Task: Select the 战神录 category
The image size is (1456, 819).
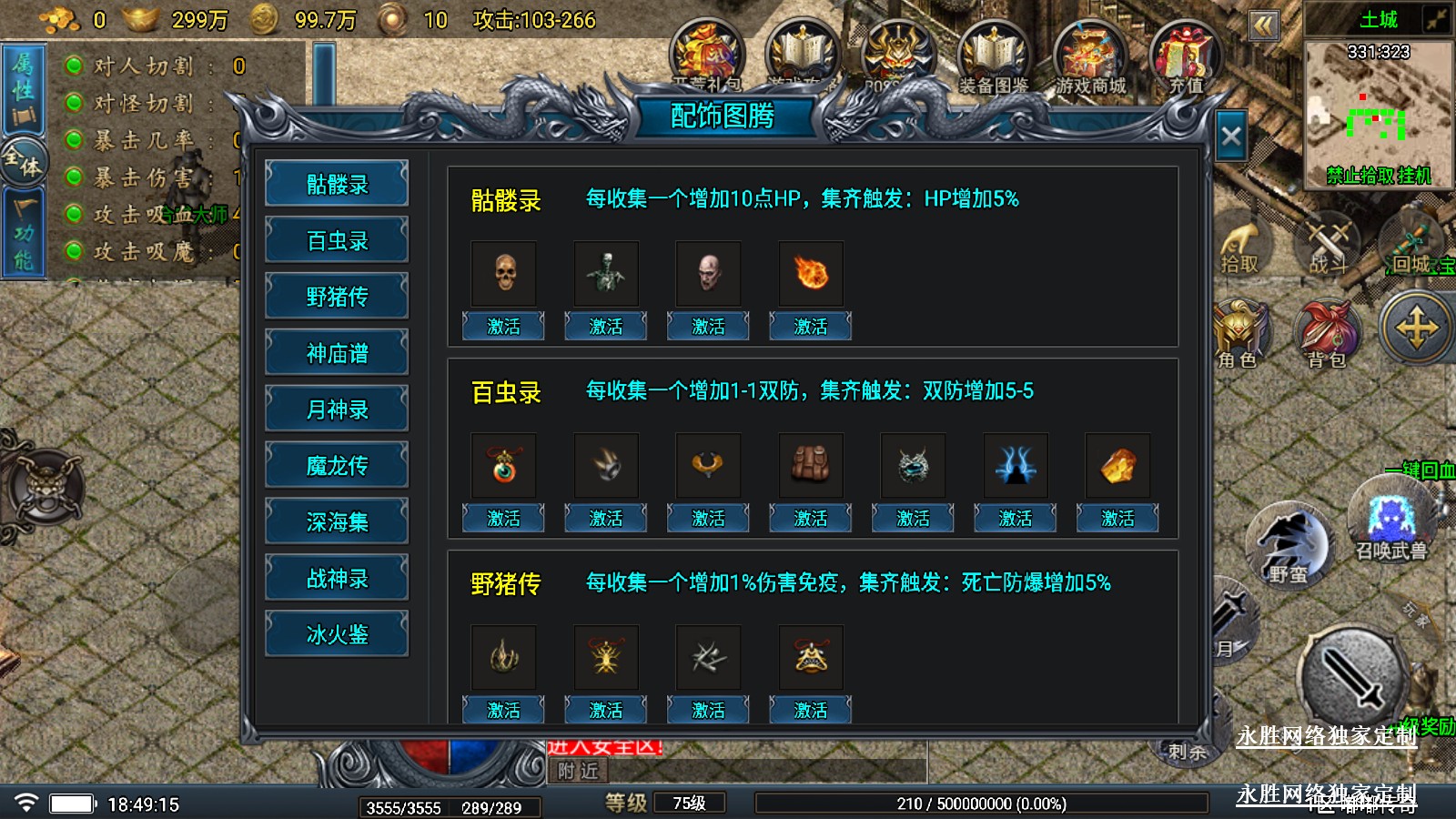Action: [337, 579]
